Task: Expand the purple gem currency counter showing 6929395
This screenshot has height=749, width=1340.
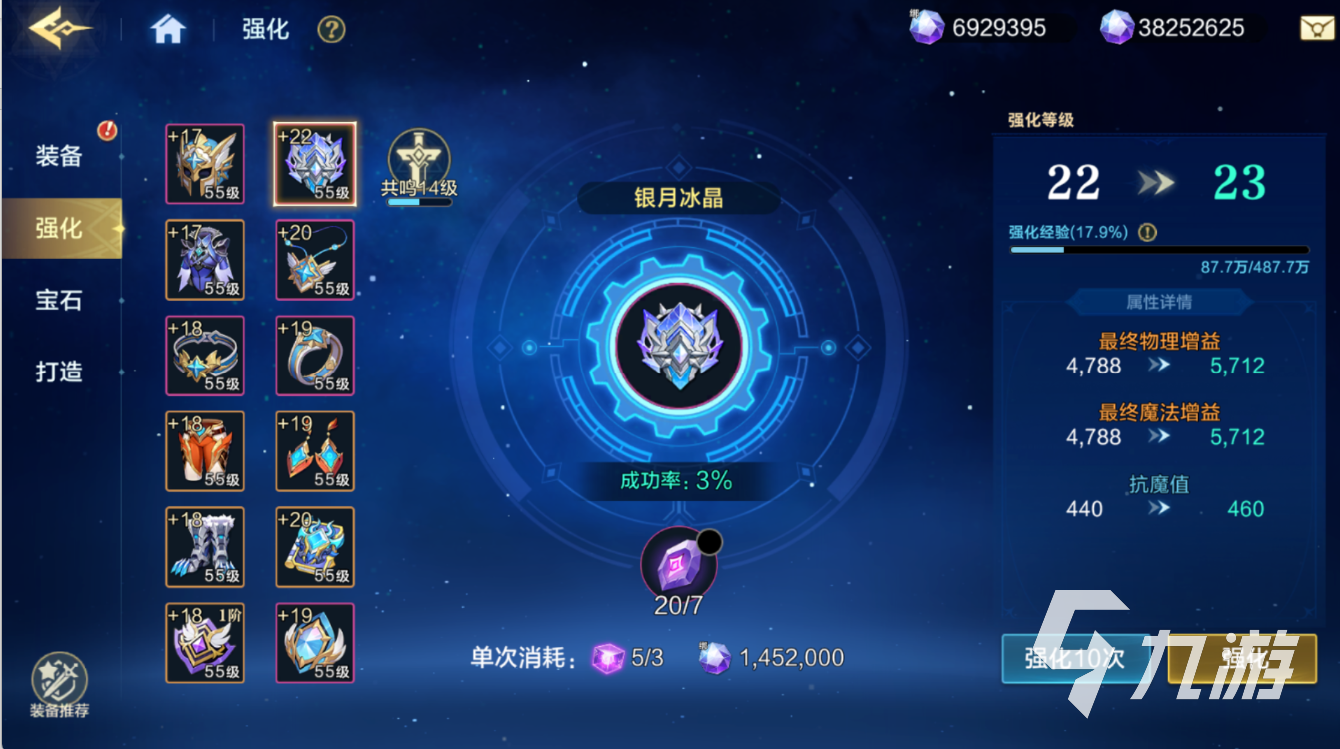Action: [x=985, y=27]
